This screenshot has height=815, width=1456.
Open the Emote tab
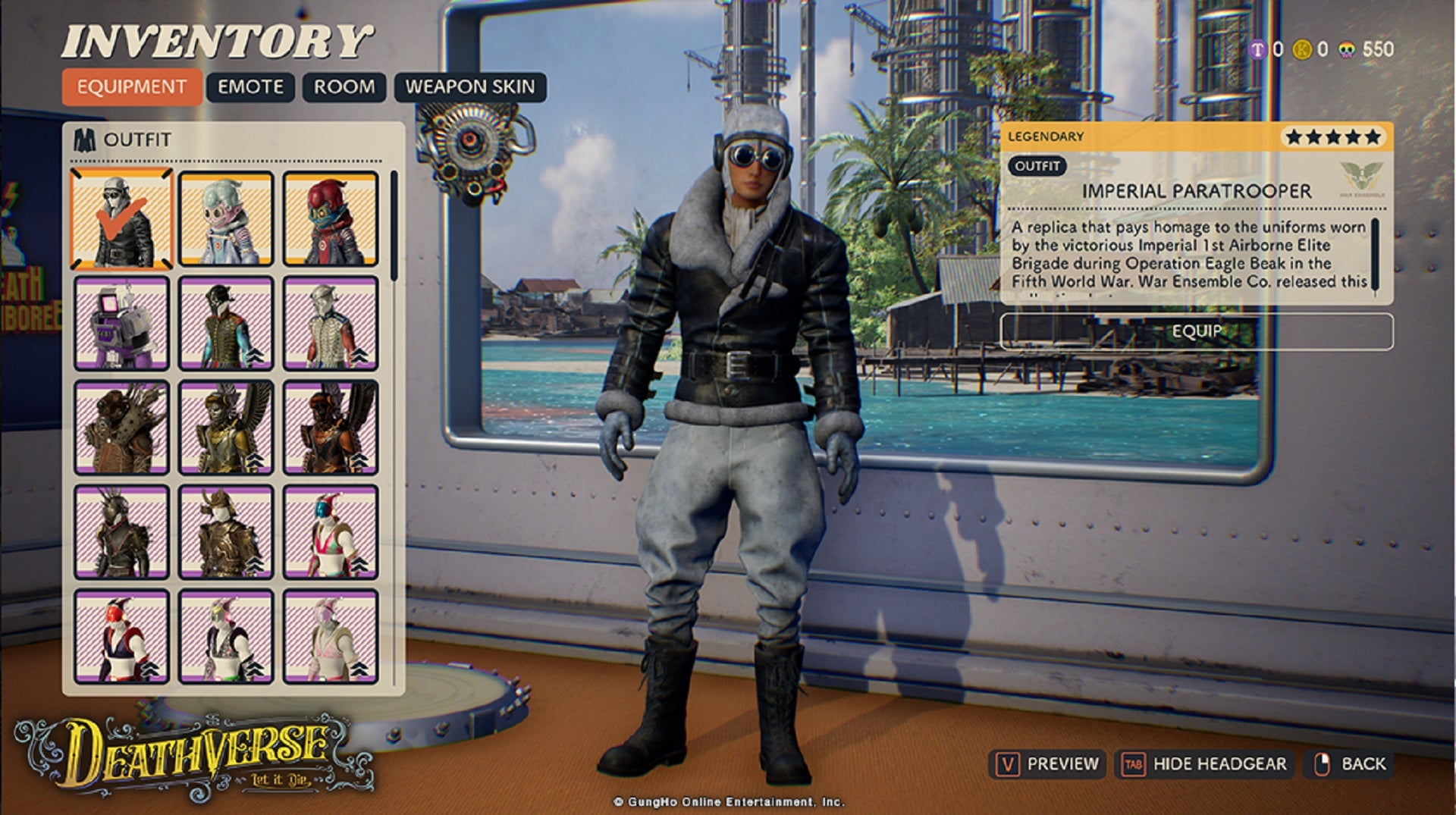click(250, 87)
